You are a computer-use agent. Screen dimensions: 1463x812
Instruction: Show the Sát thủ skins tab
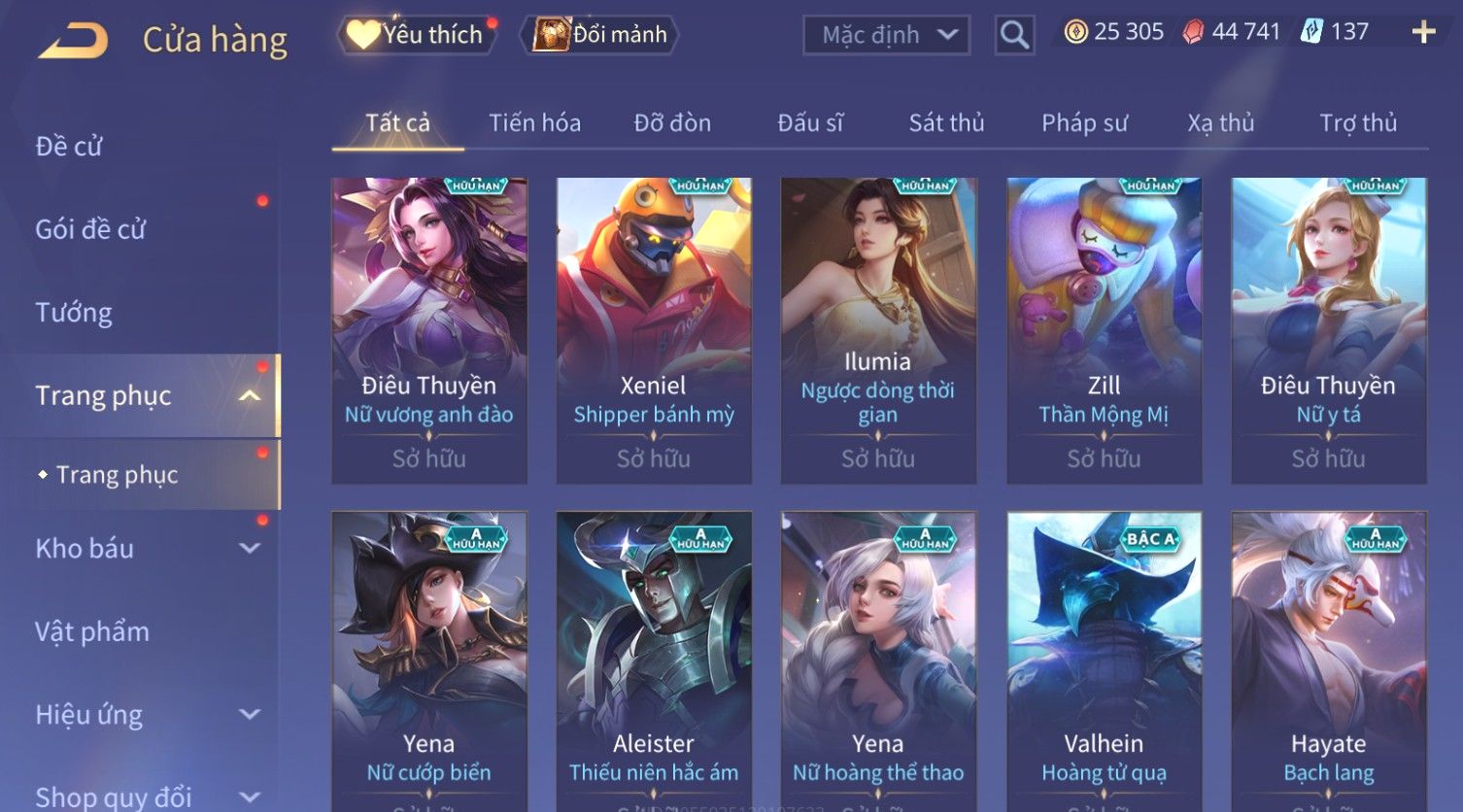coord(946,123)
